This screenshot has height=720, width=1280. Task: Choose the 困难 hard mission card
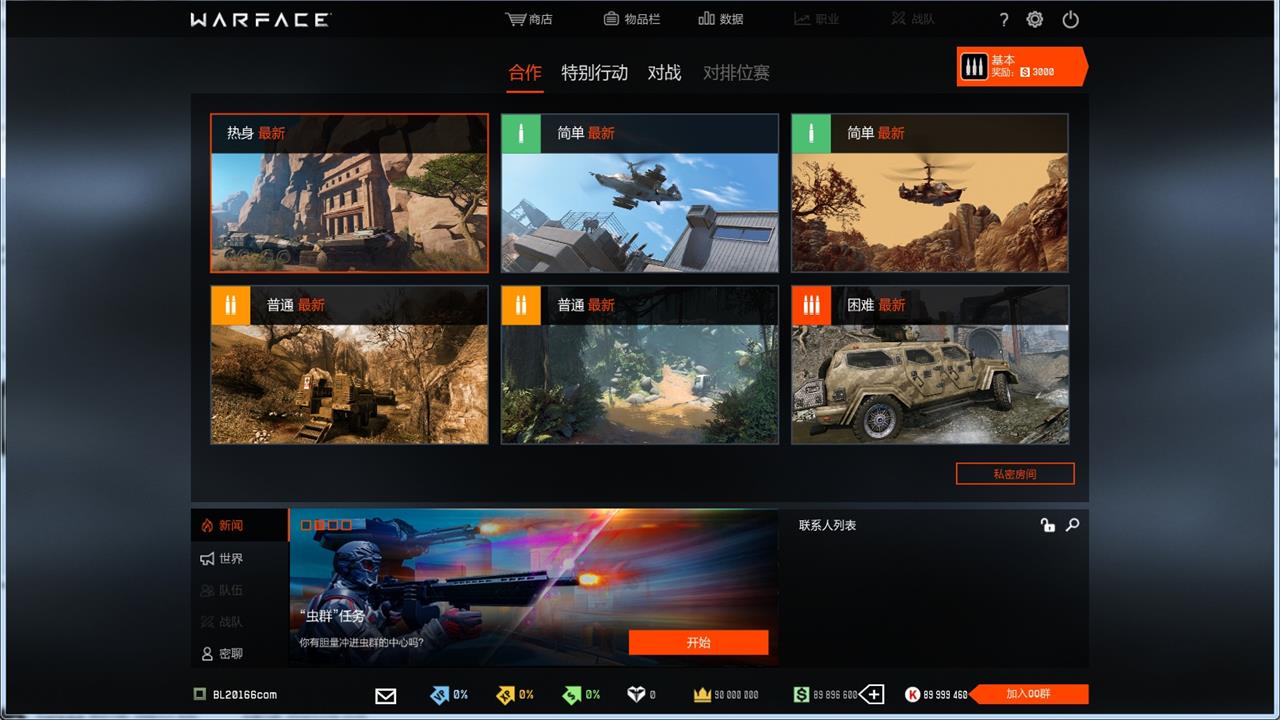coord(930,365)
